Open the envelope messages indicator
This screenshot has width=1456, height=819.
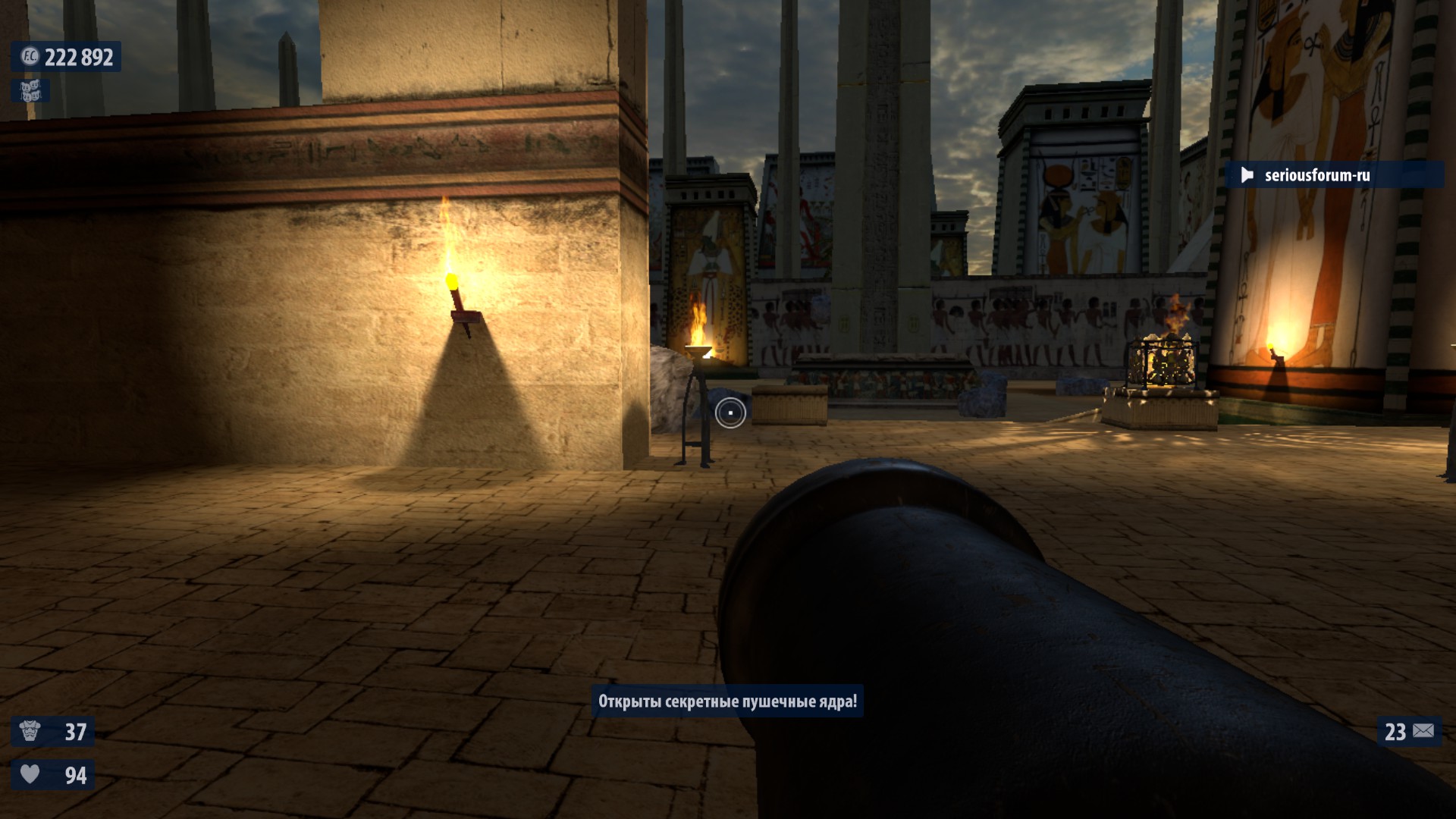pos(1423,731)
